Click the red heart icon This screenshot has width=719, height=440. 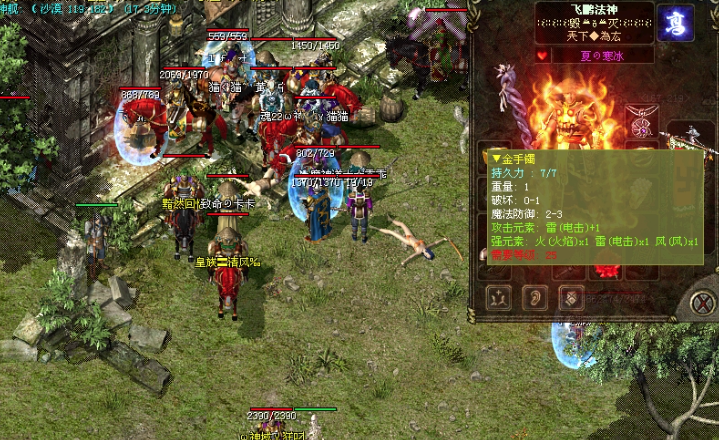point(543,55)
